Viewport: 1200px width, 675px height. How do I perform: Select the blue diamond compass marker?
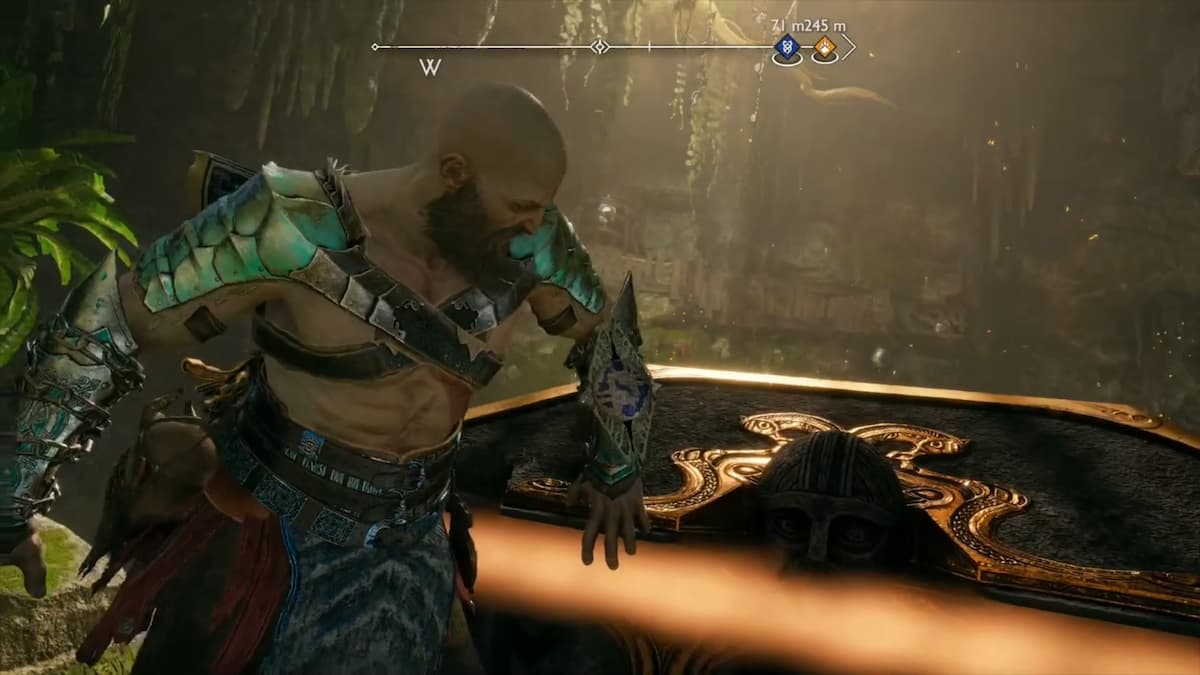[787, 46]
